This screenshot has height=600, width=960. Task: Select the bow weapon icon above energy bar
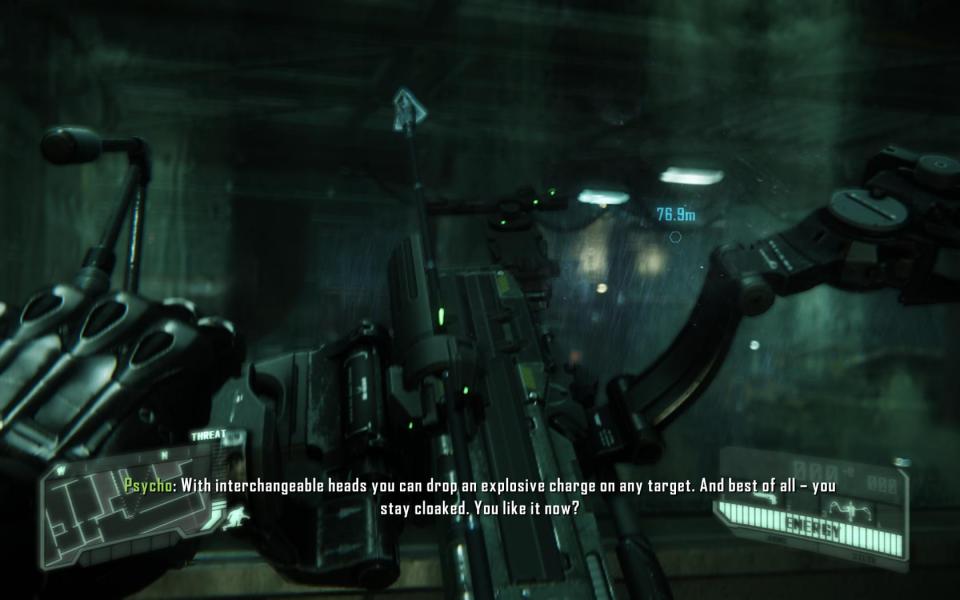coord(848,509)
